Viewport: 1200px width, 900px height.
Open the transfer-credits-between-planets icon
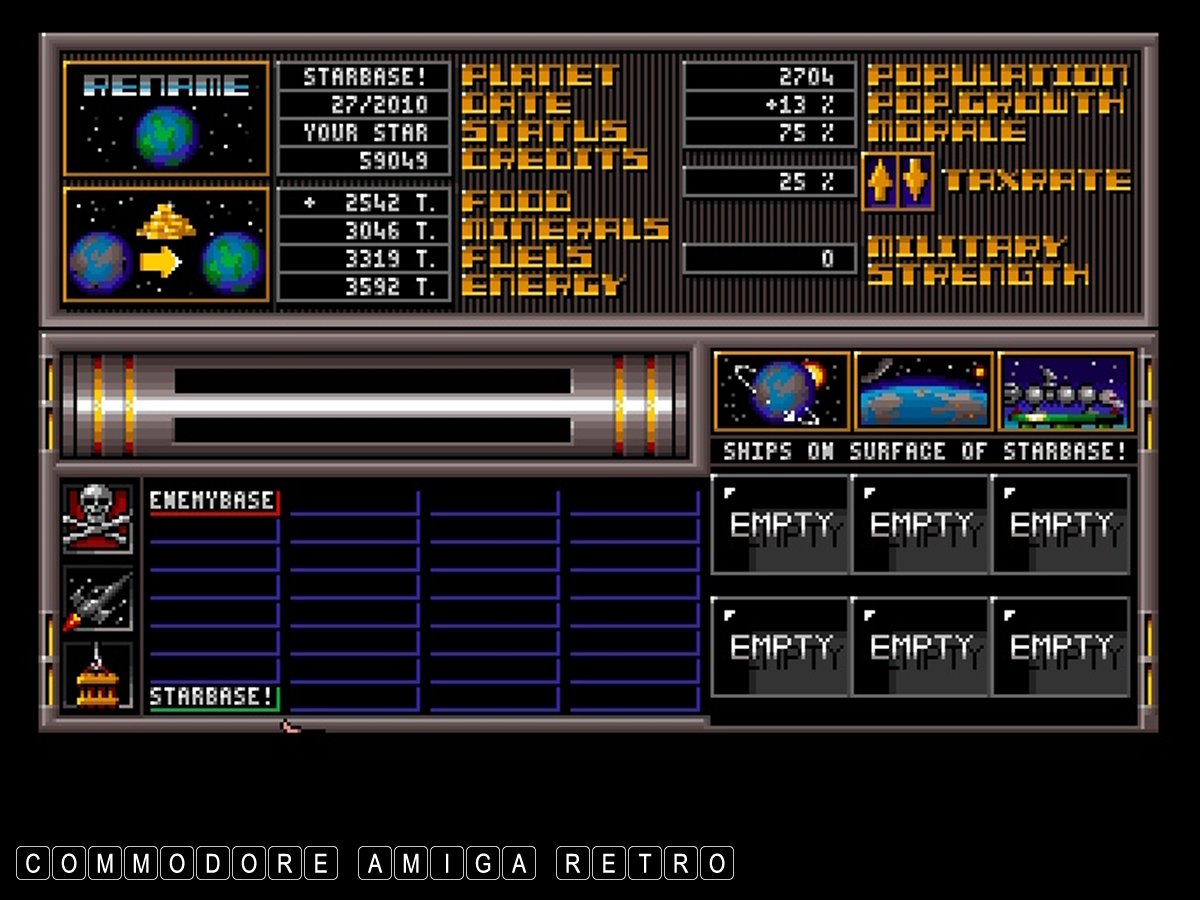166,244
